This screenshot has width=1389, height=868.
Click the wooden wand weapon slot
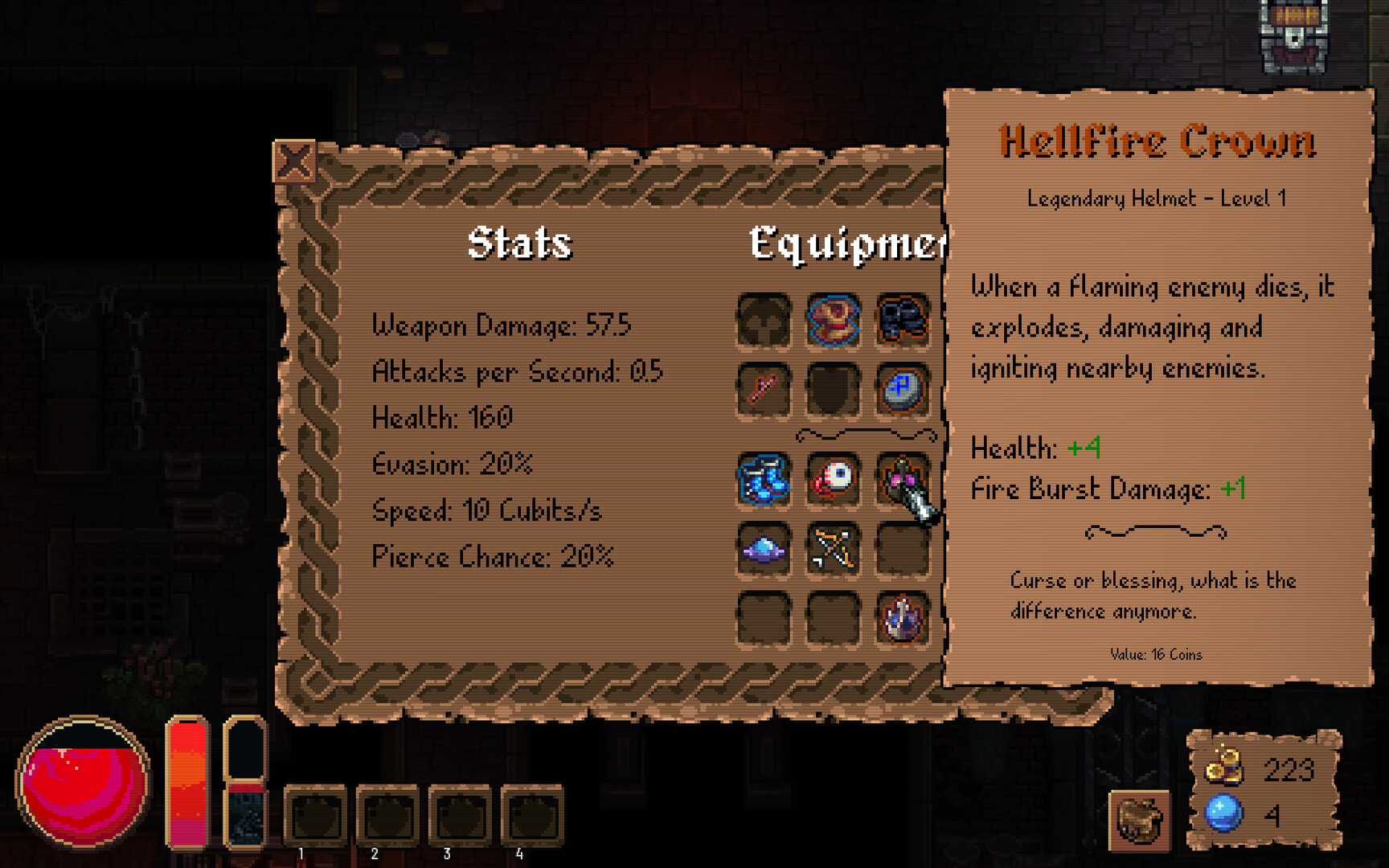[x=764, y=390]
